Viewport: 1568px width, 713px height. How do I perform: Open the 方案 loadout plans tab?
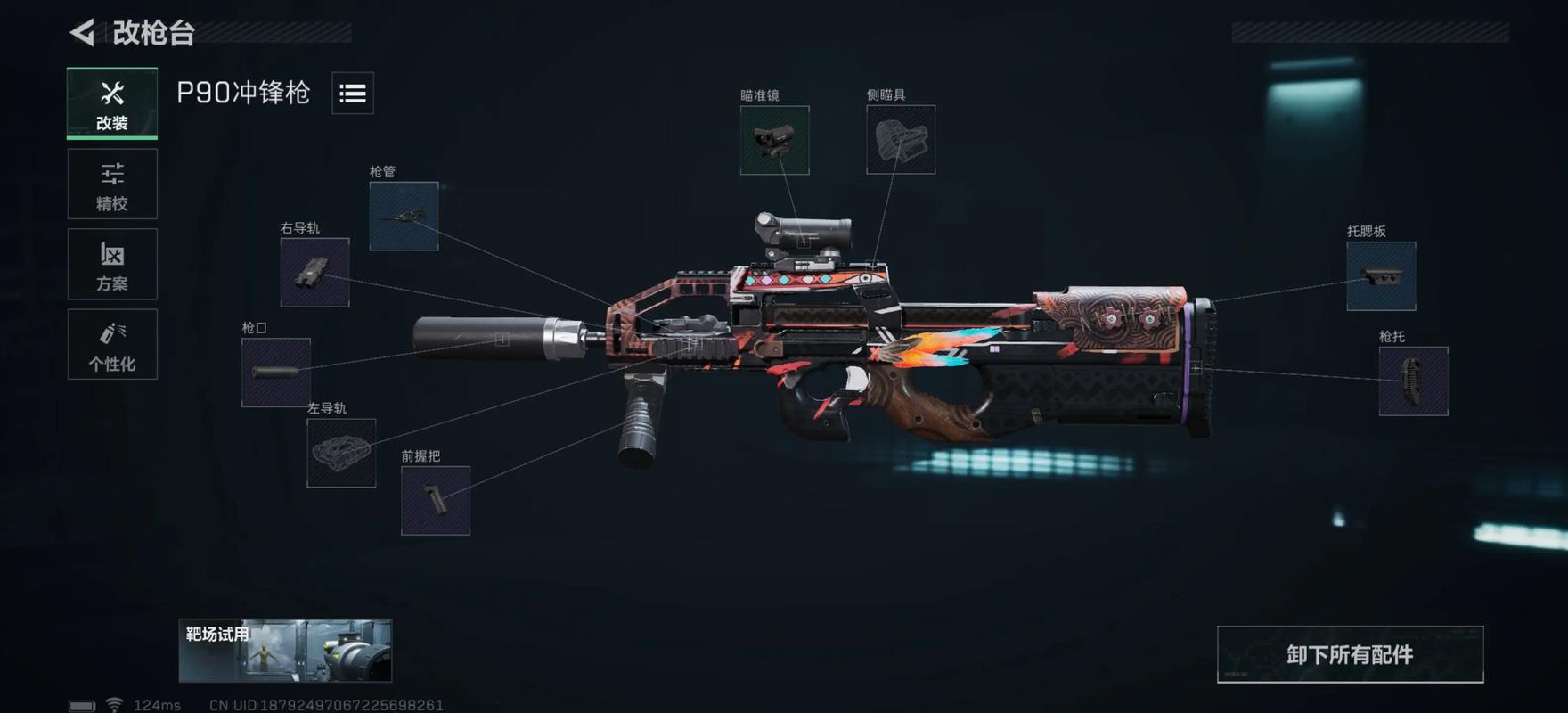(112, 265)
